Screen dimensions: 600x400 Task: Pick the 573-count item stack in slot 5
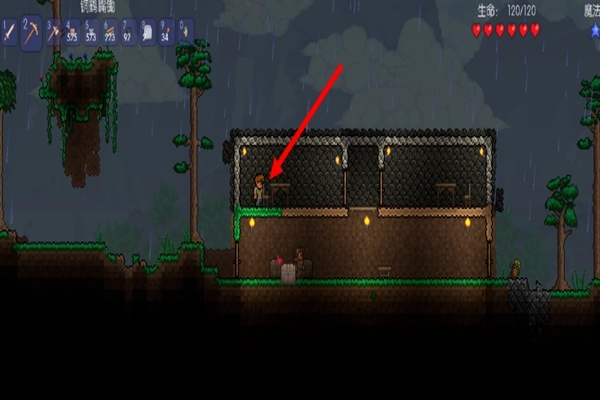[x=90, y=33]
